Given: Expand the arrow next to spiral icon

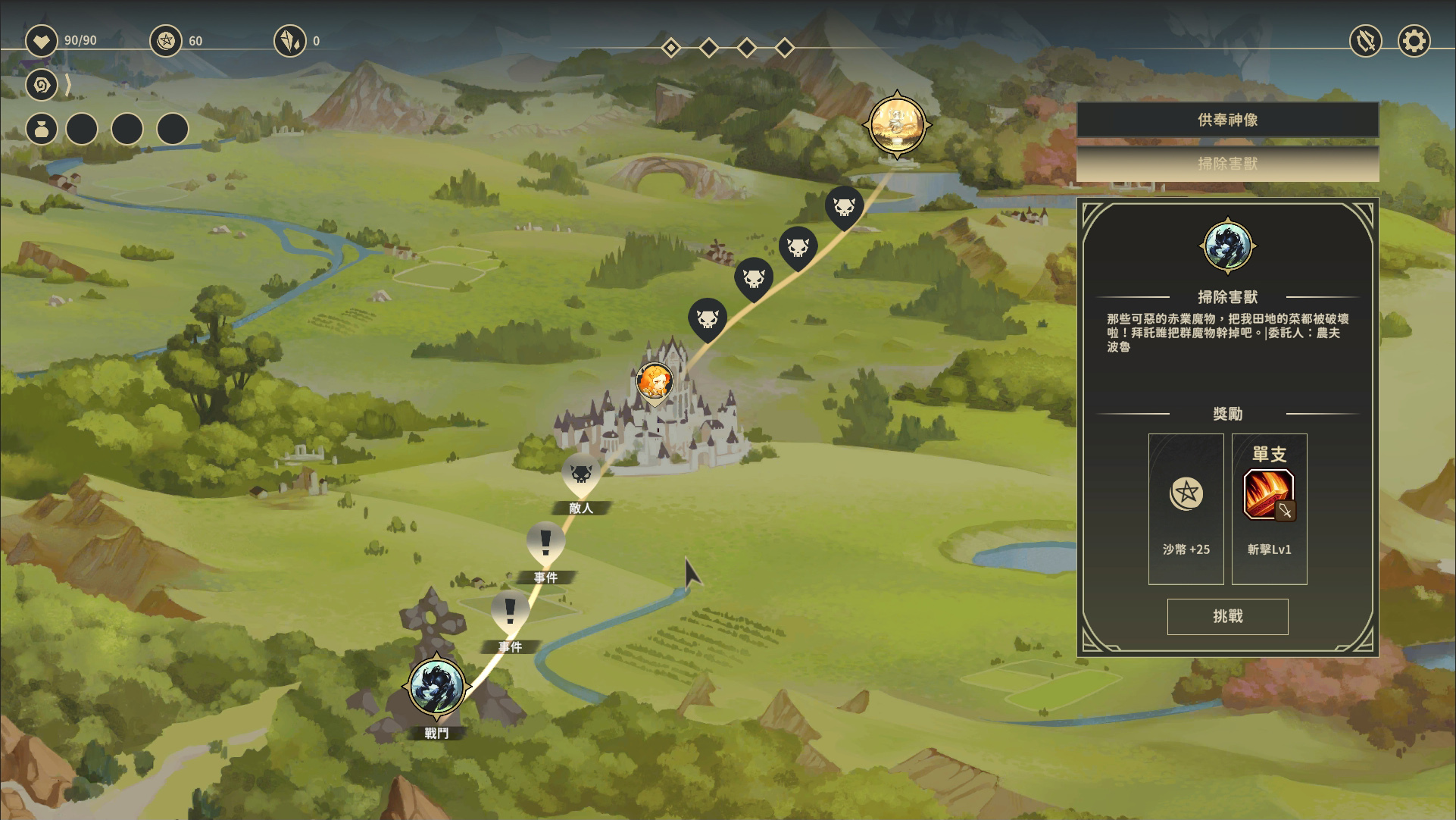Looking at the screenshot, I should 68,85.
